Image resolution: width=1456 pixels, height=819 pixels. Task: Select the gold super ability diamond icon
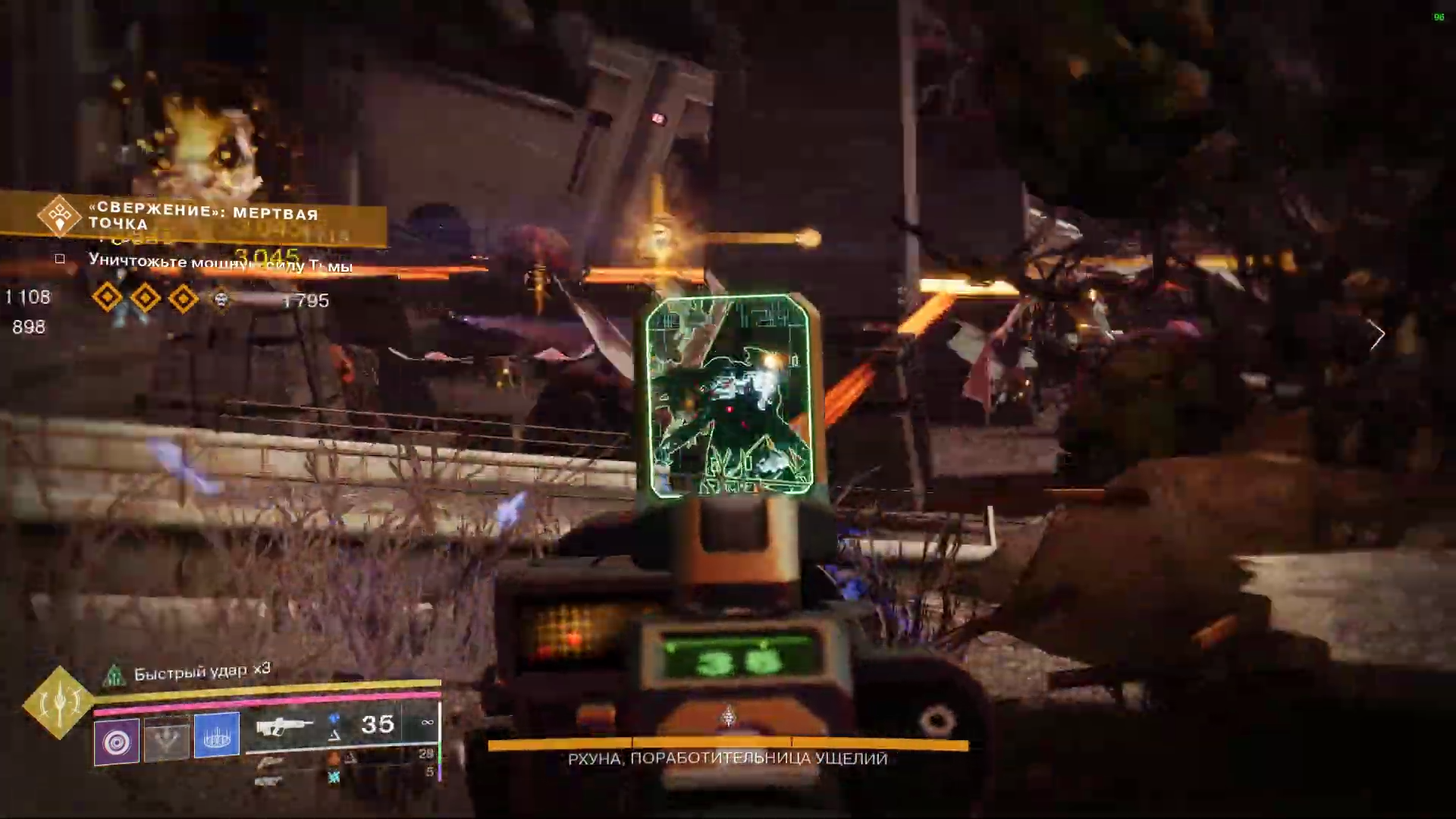pyautogui.click(x=59, y=703)
